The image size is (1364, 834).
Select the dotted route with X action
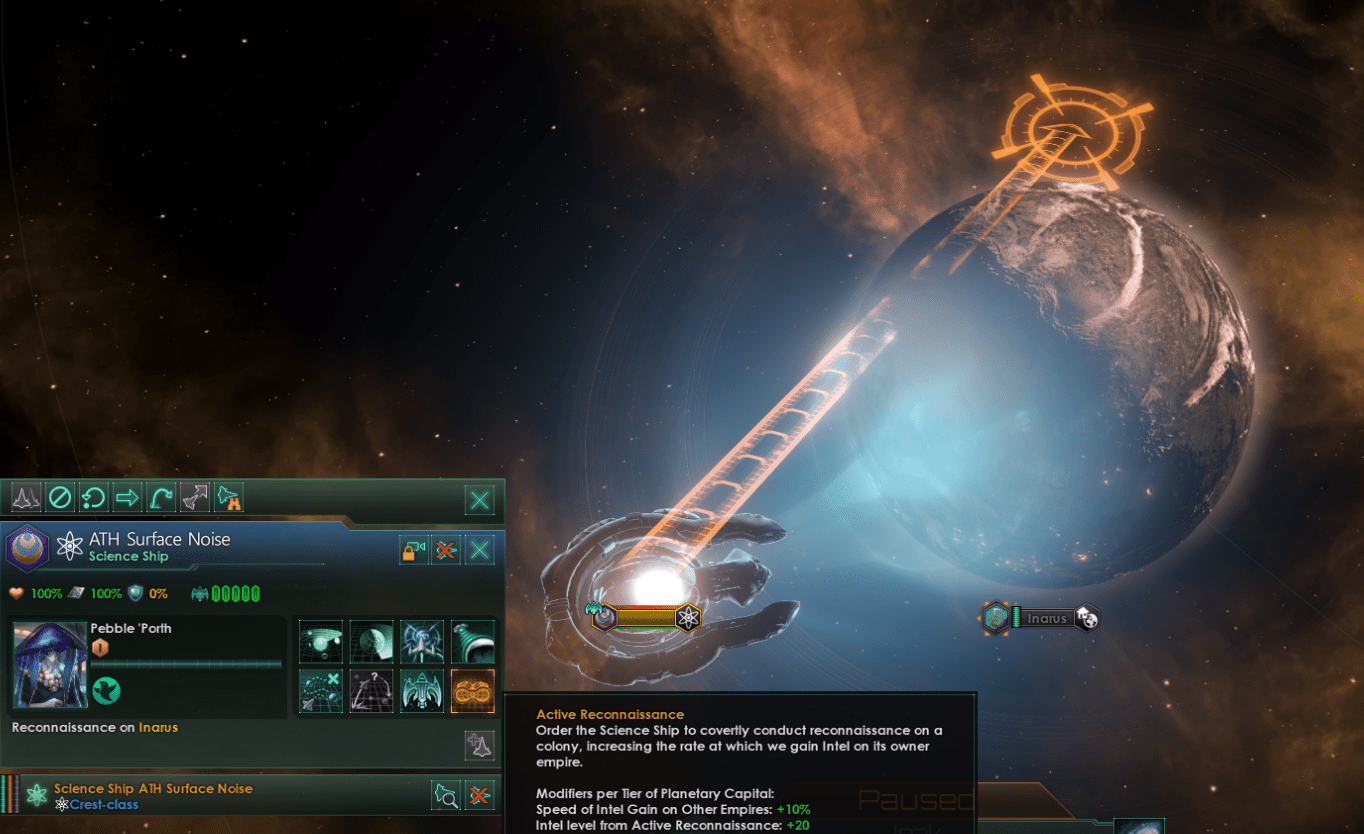pos(321,691)
